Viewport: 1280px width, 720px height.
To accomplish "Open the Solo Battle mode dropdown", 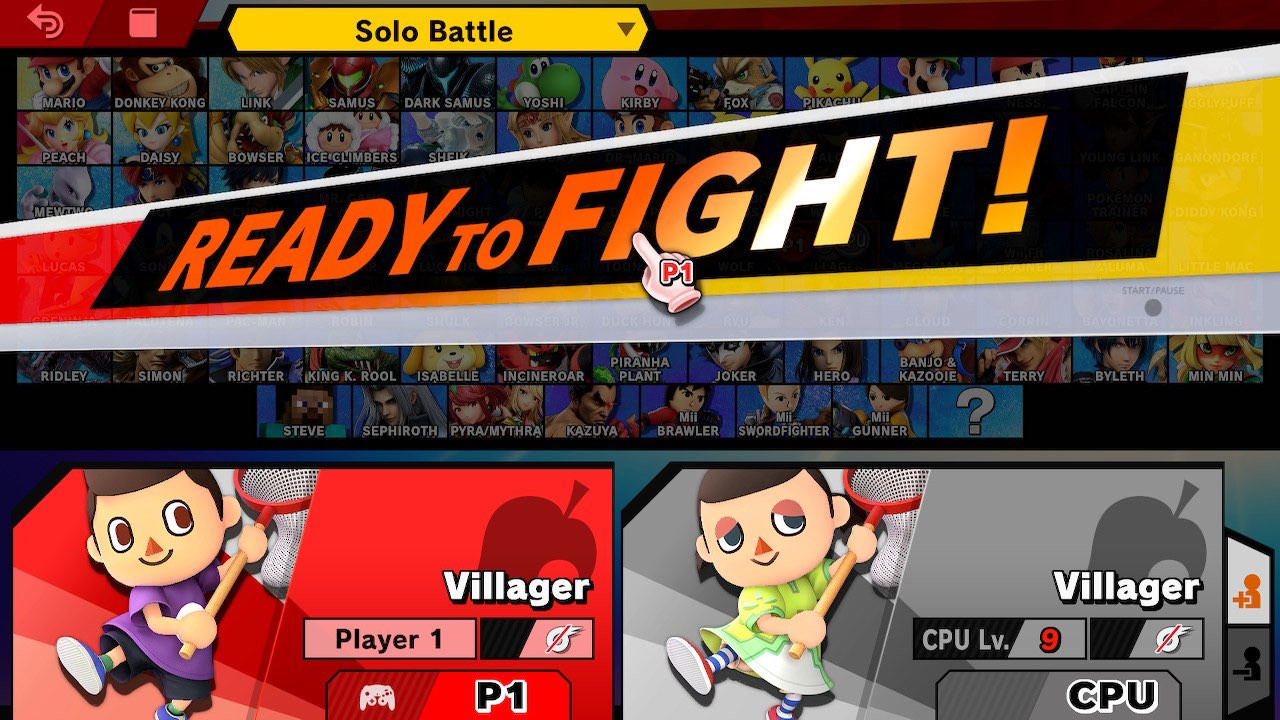I will 435,31.
